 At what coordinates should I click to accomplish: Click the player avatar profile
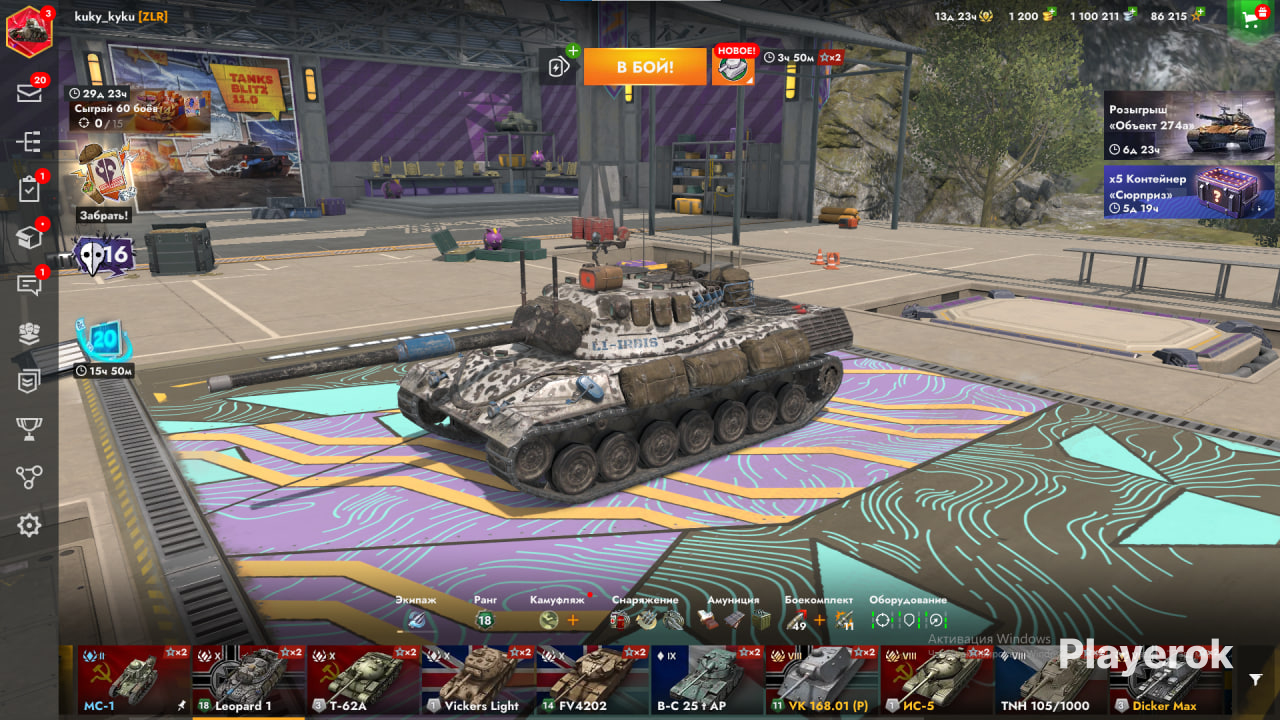[29, 29]
